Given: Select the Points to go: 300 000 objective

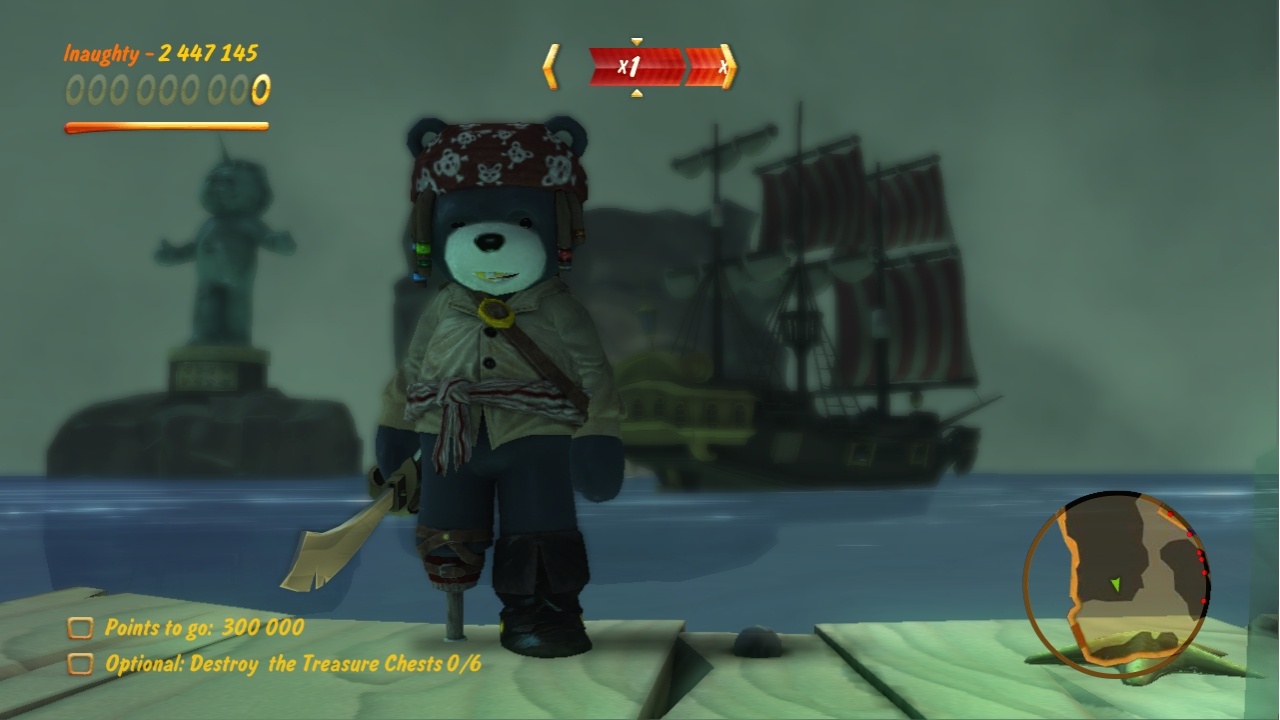Looking at the screenshot, I should [201, 630].
